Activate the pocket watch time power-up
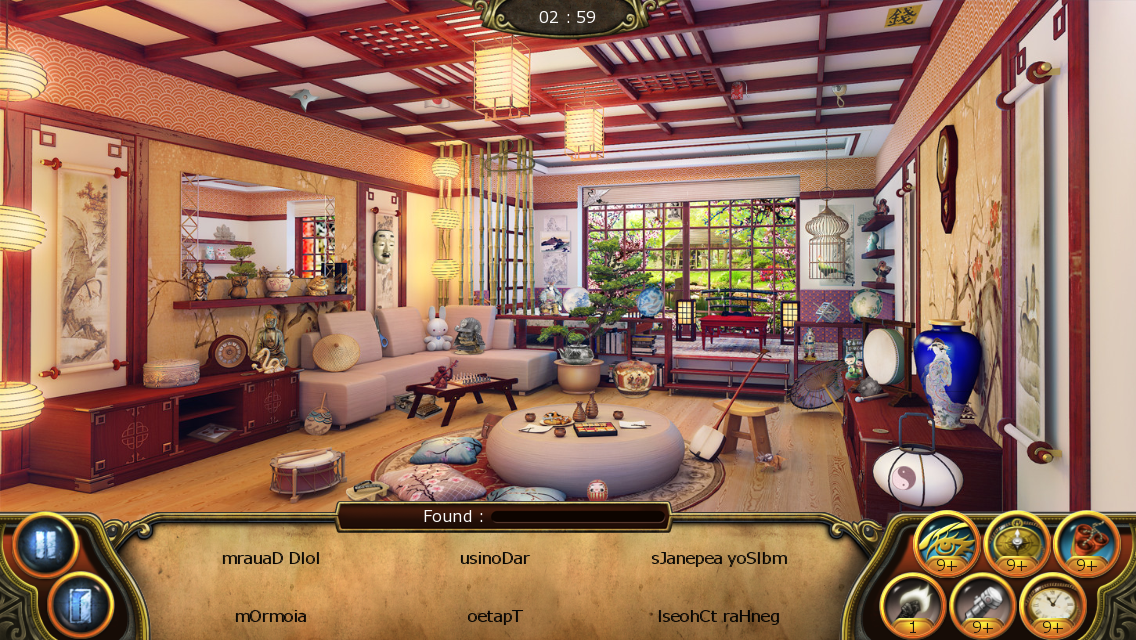This screenshot has width=1136, height=640. [x=1052, y=603]
